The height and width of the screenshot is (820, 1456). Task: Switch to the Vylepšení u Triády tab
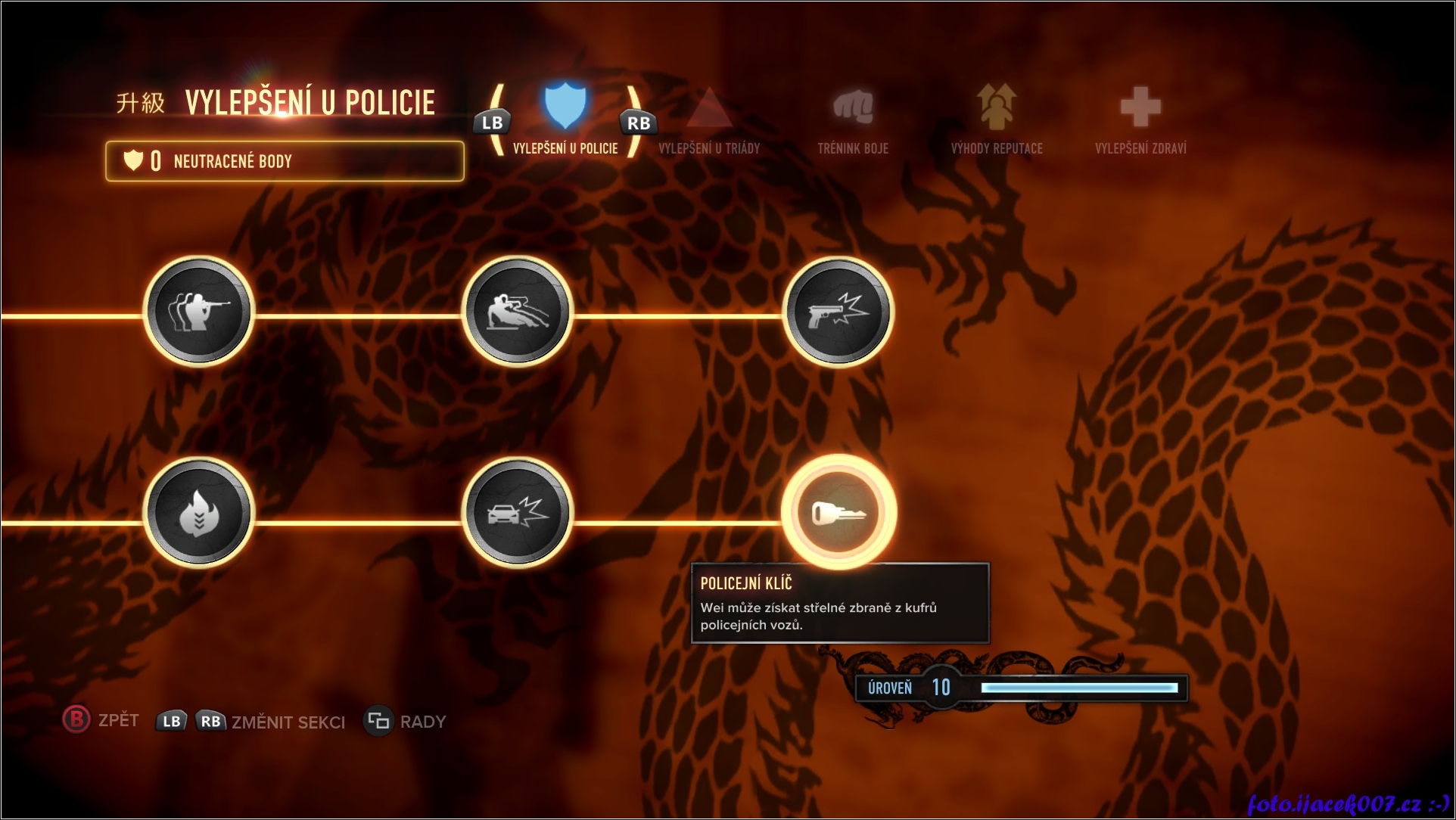click(x=709, y=121)
